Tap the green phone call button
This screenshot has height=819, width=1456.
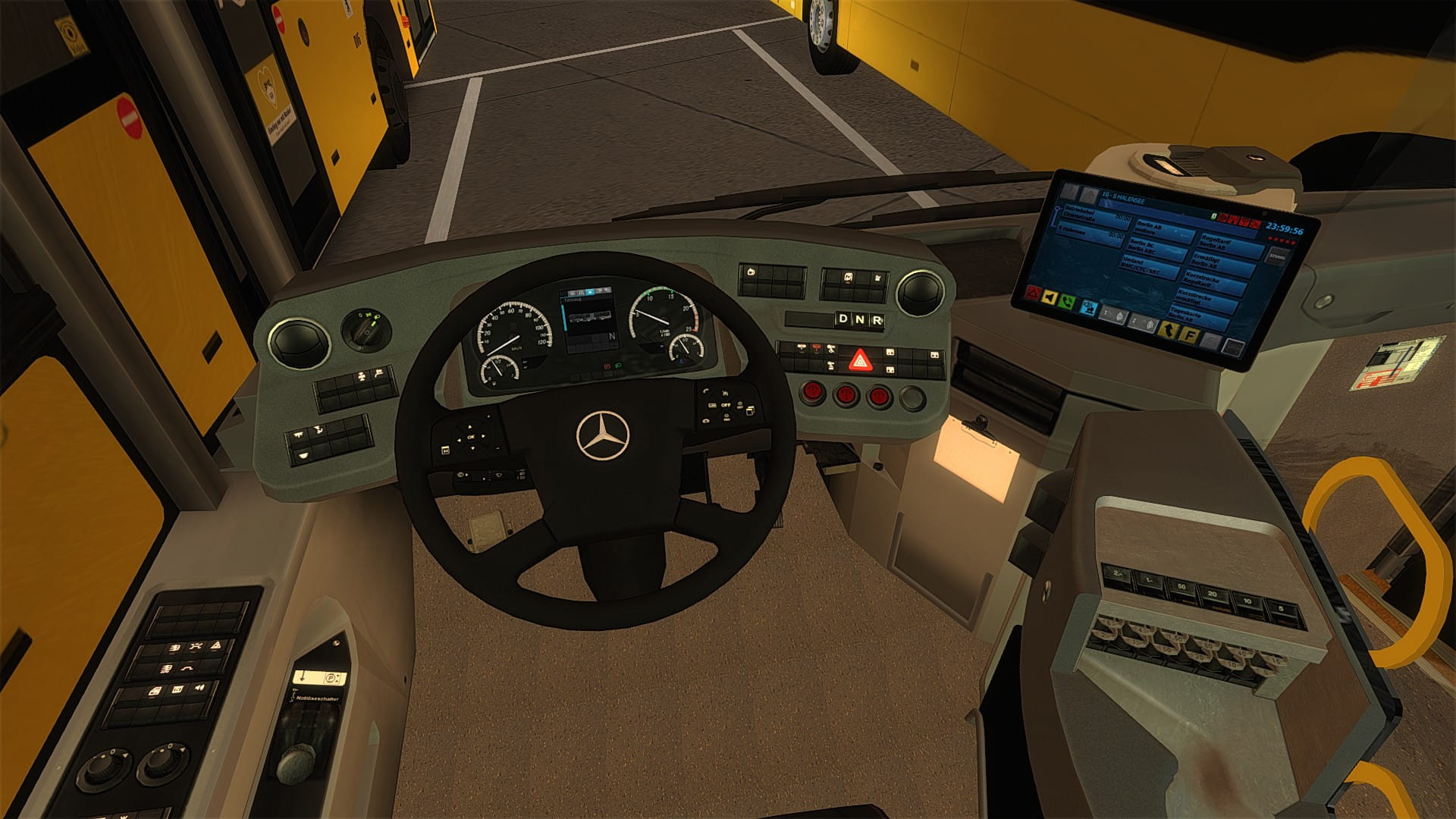[x=1068, y=302]
